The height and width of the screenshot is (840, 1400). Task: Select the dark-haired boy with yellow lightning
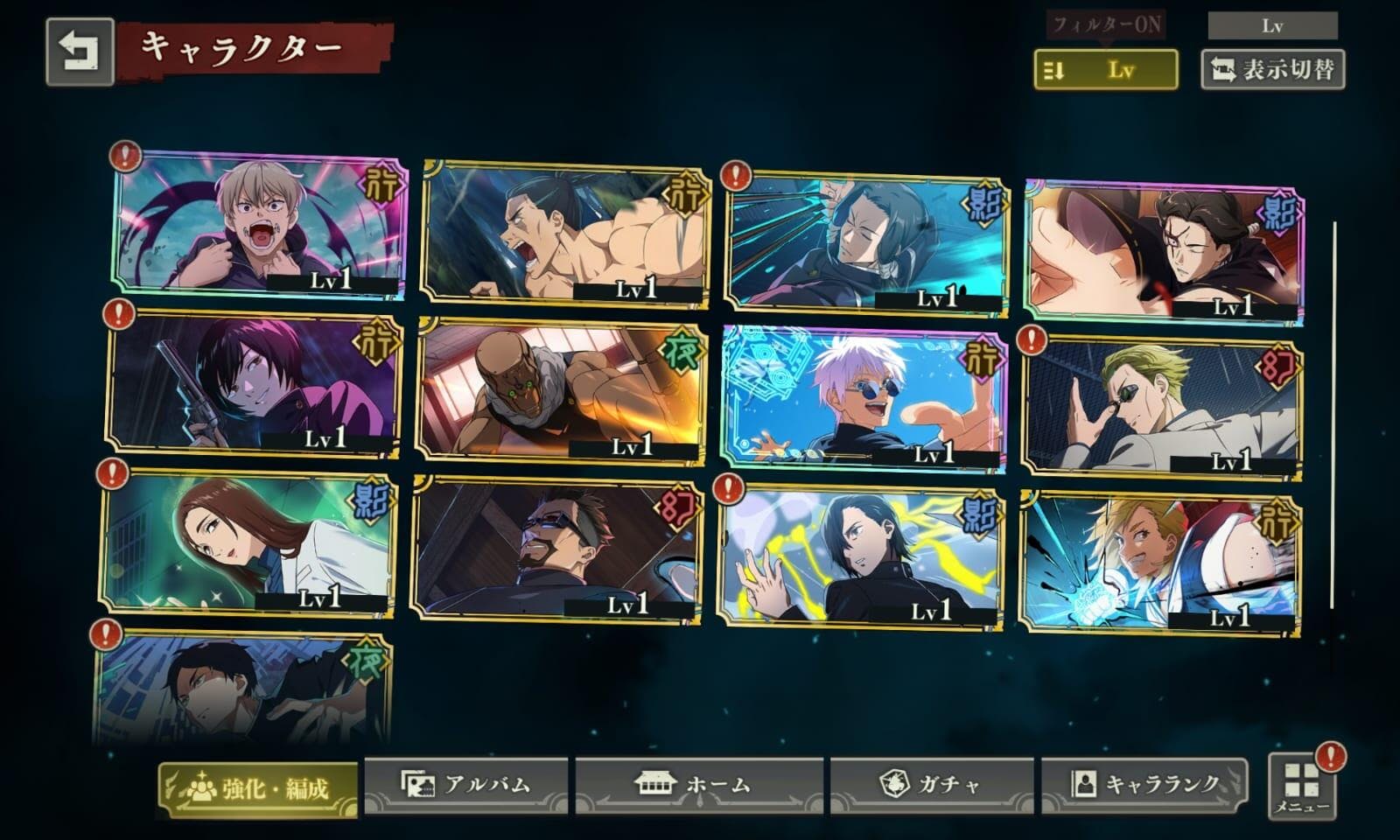click(859, 555)
